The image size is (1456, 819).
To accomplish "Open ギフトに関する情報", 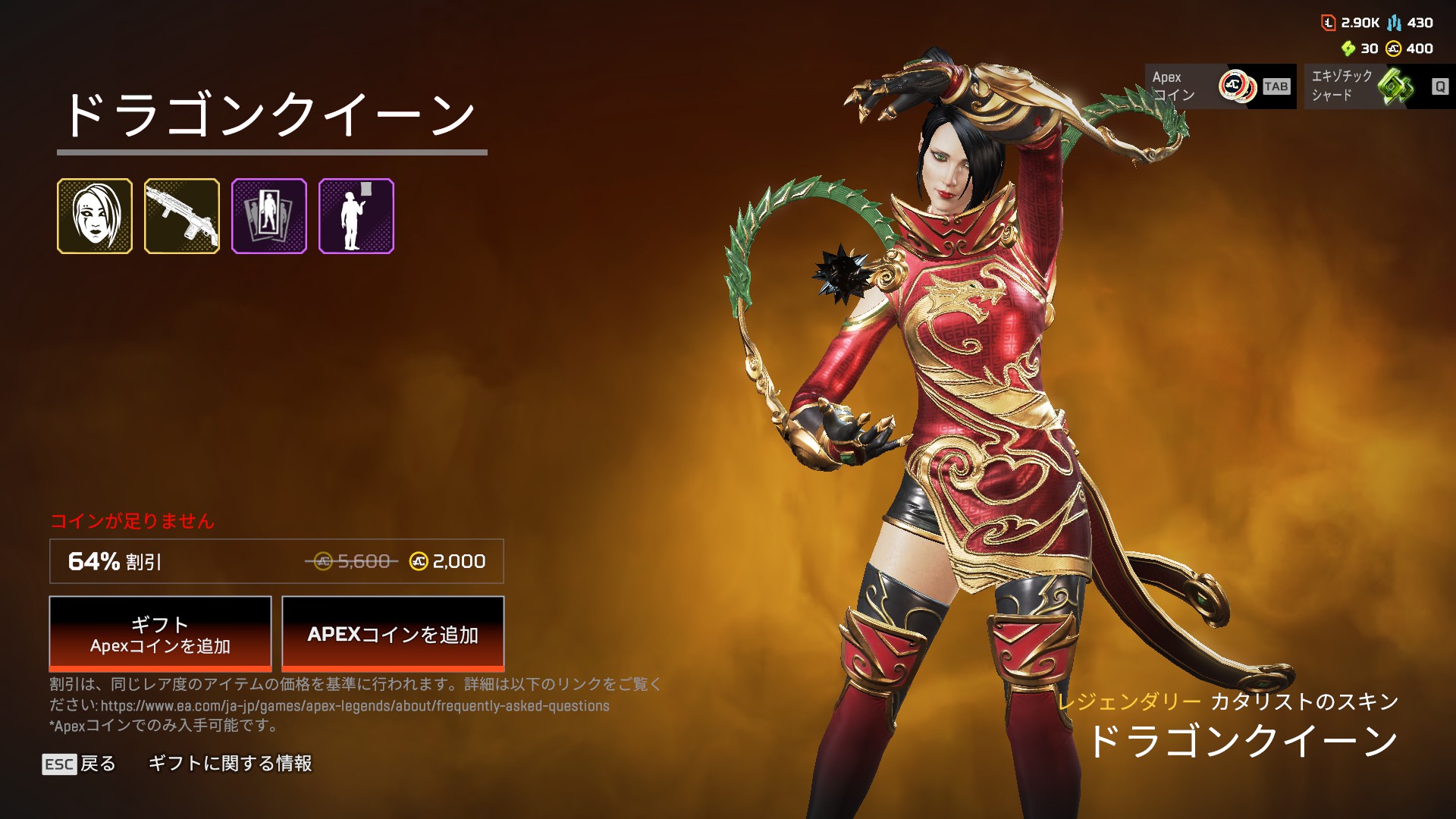I will (x=230, y=764).
